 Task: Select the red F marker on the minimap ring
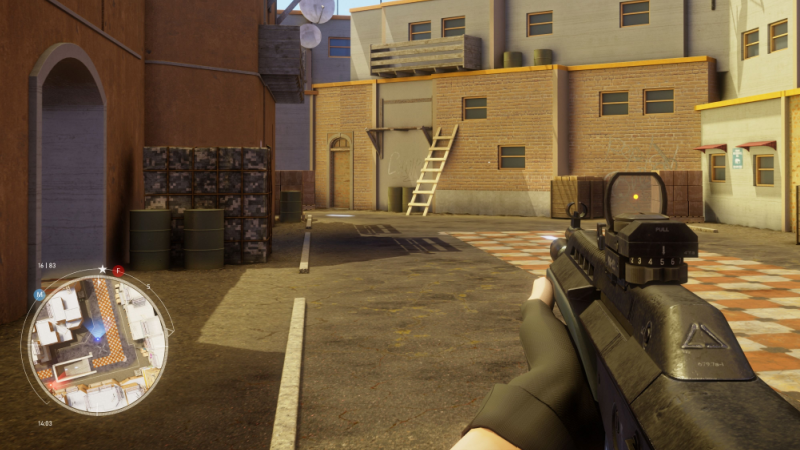(x=119, y=271)
